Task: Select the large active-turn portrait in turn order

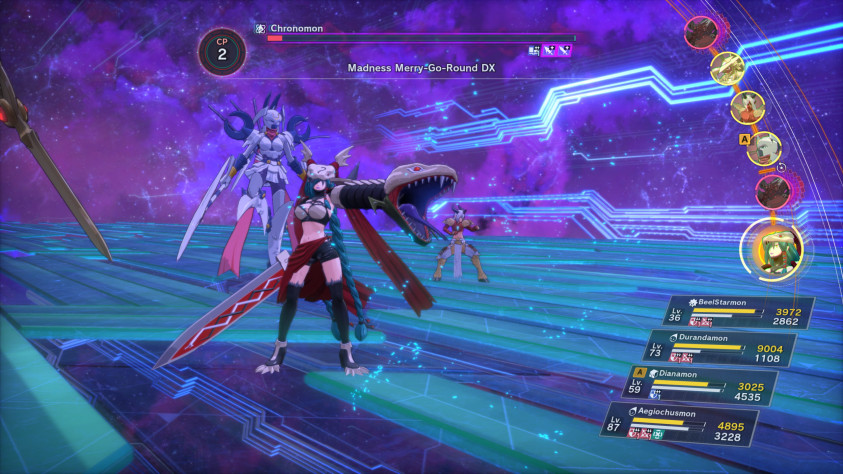Action: point(774,248)
